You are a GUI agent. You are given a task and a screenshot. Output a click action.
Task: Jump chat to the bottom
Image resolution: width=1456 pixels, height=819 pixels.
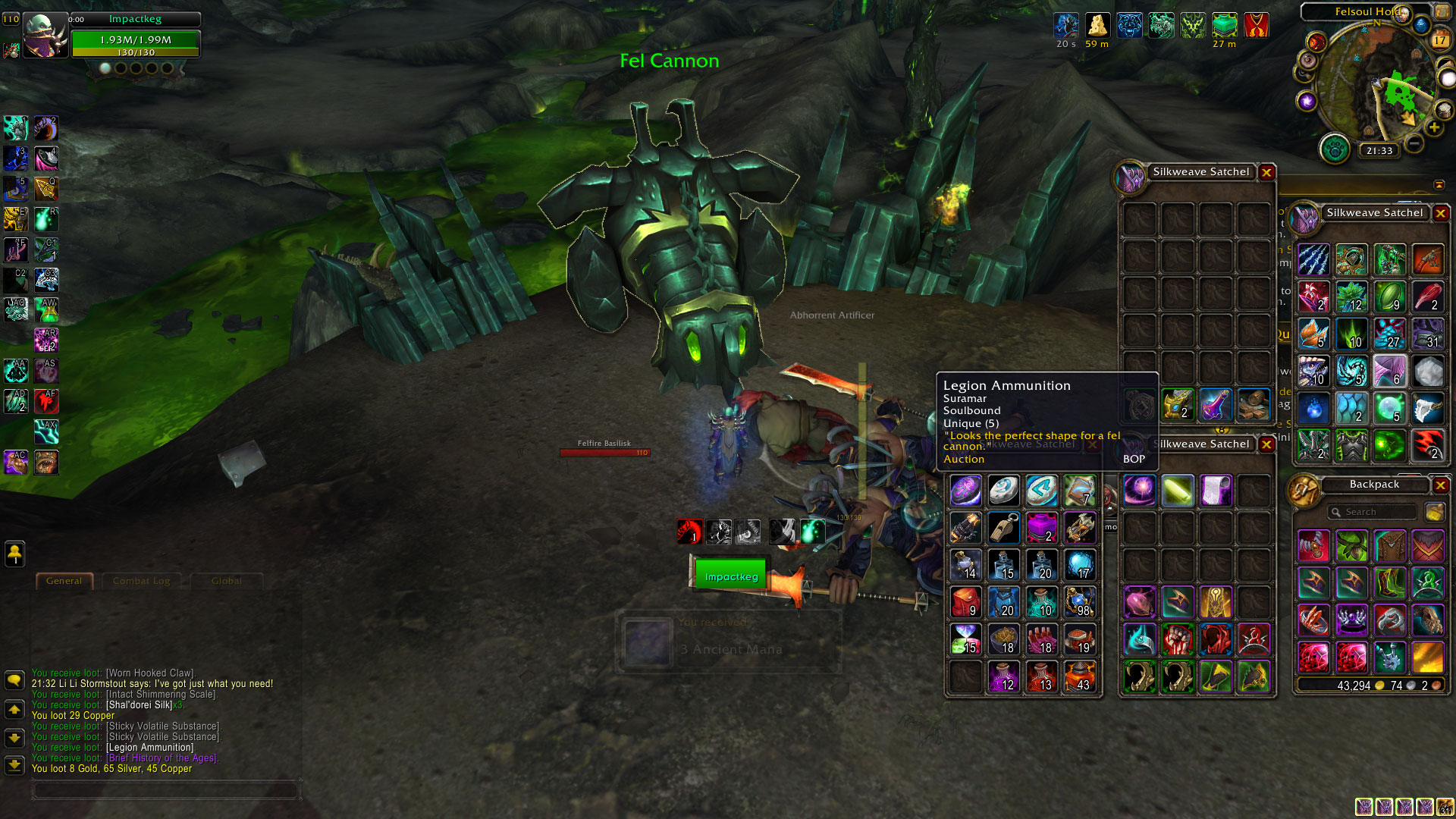pyautogui.click(x=14, y=765)
